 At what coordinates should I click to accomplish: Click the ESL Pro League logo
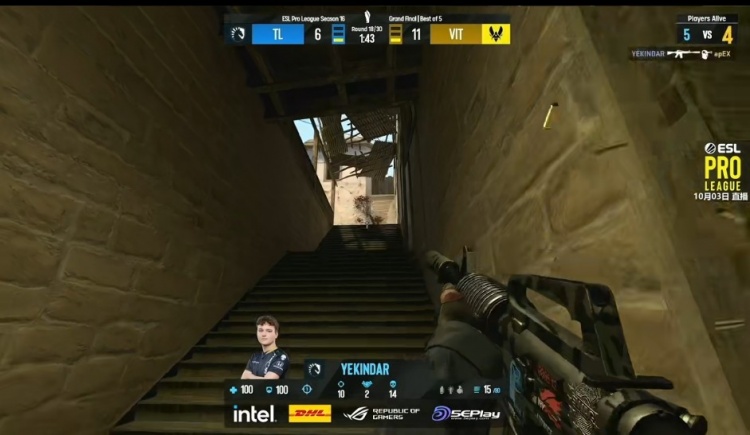(x=723, y=166)
